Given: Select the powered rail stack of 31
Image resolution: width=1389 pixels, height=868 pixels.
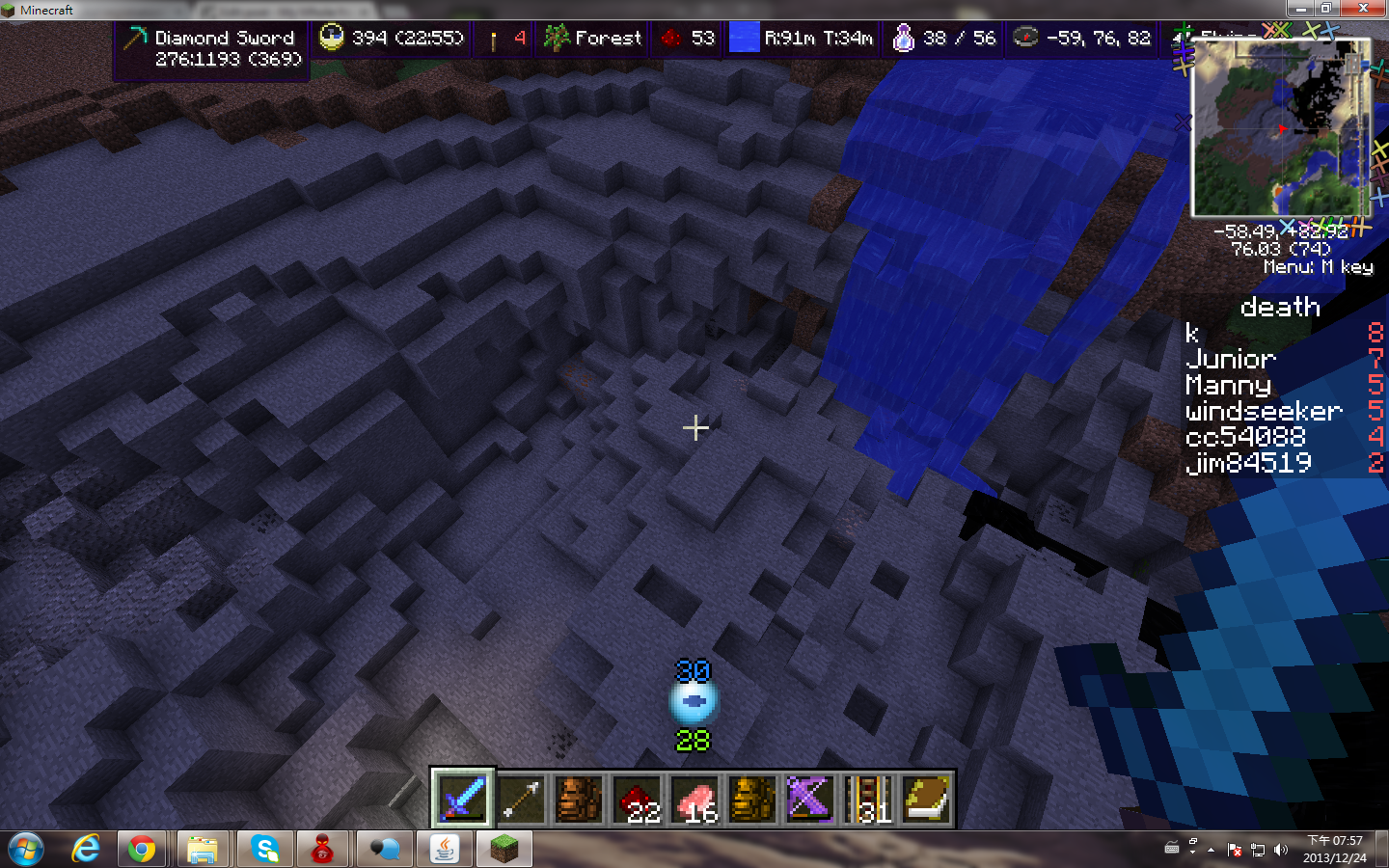Looking at the screenshot, I should tap(868, 799).
